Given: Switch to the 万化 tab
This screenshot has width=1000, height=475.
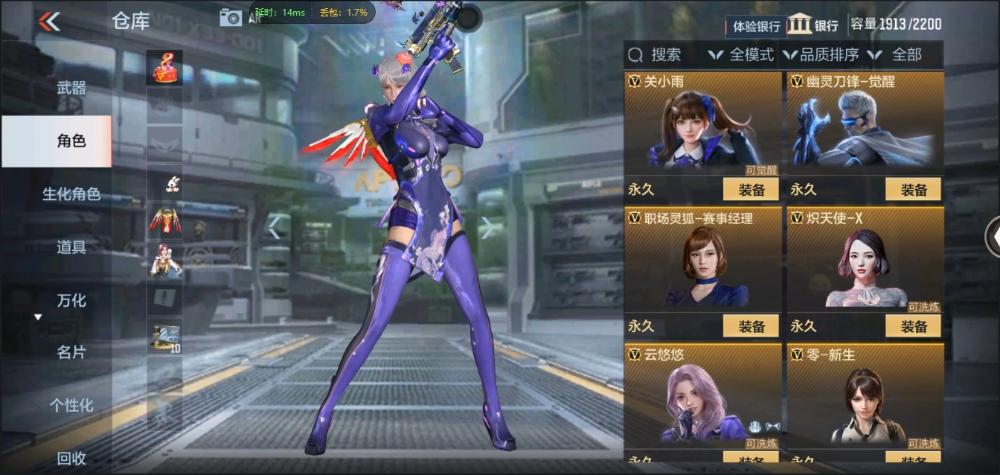Looking at the screenshot, I should point(71,300).
